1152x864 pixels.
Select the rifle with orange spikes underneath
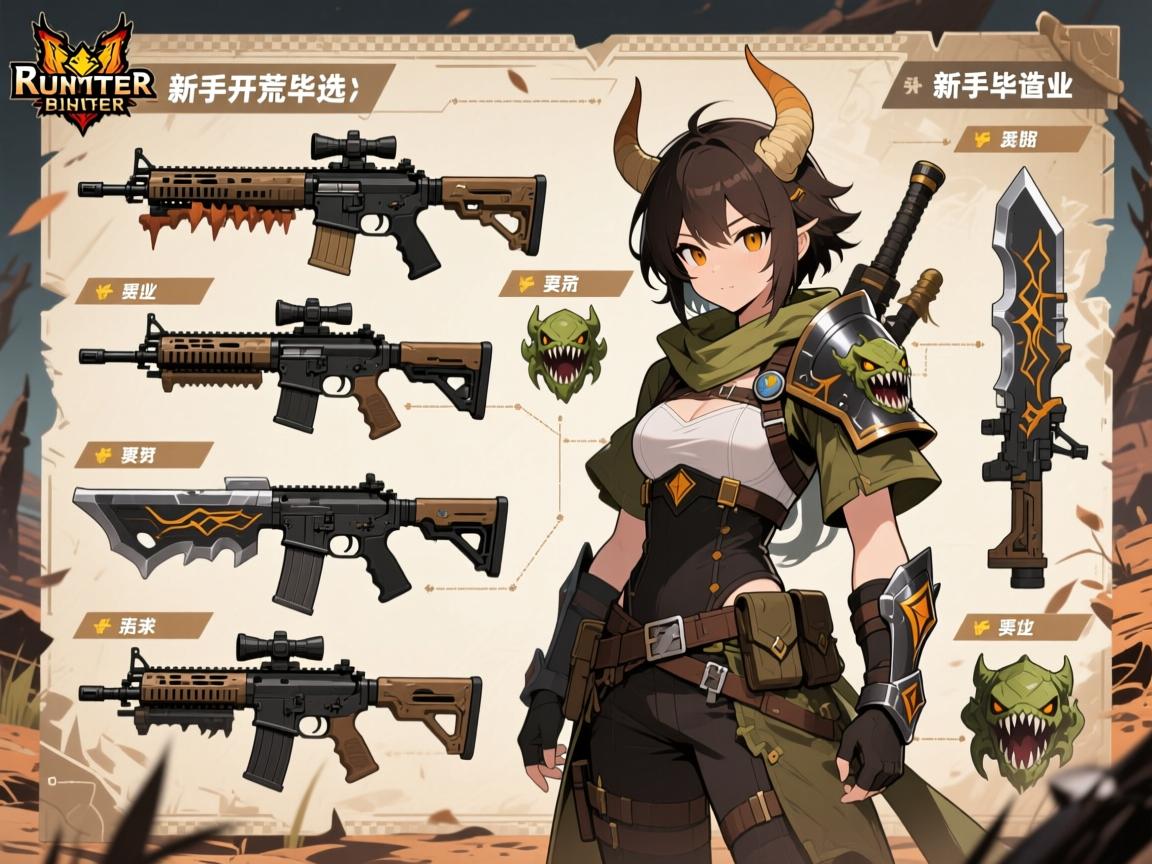[x=312, y=200]
